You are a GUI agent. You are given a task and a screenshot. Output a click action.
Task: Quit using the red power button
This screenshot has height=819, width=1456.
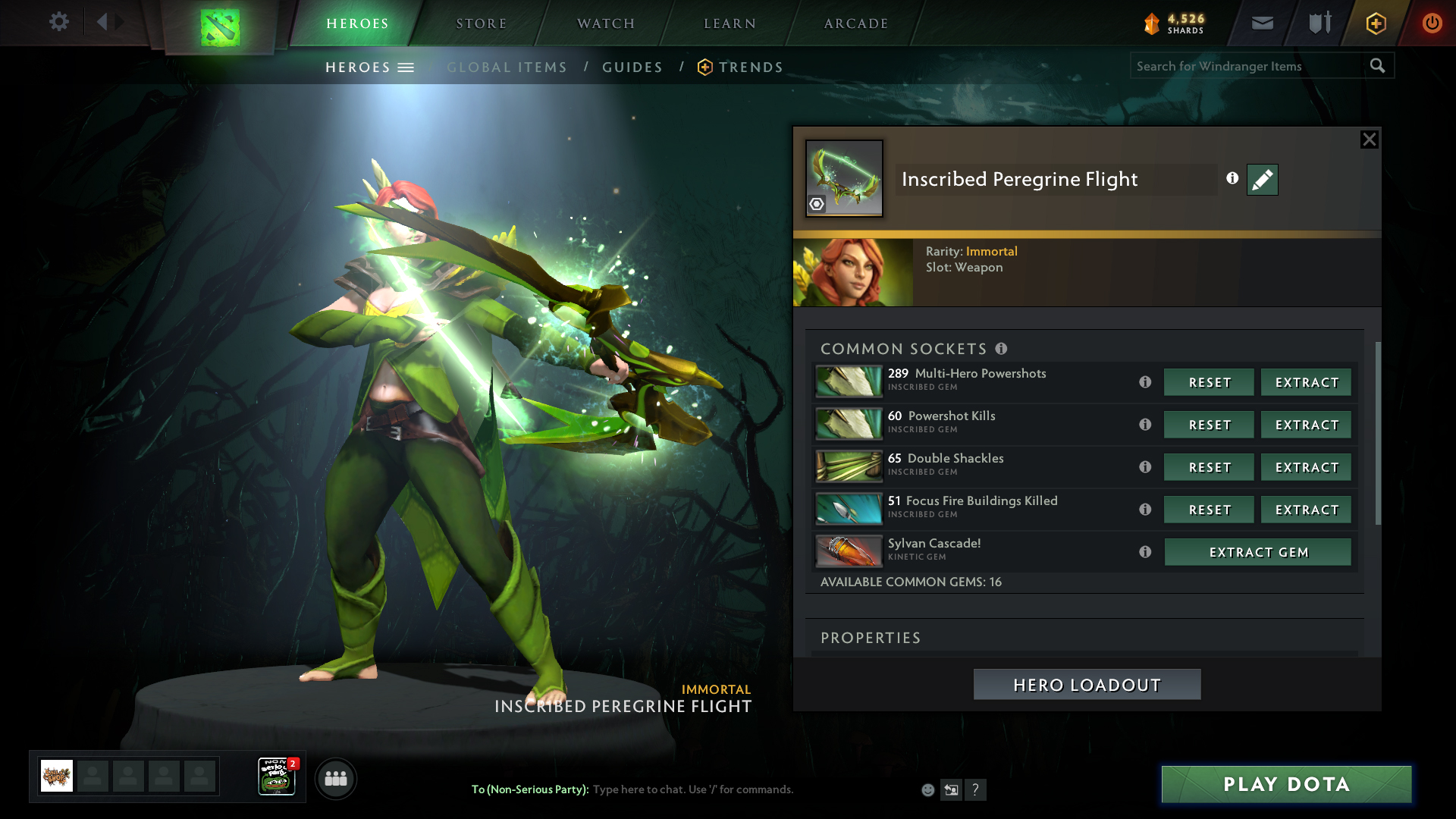1431,24
